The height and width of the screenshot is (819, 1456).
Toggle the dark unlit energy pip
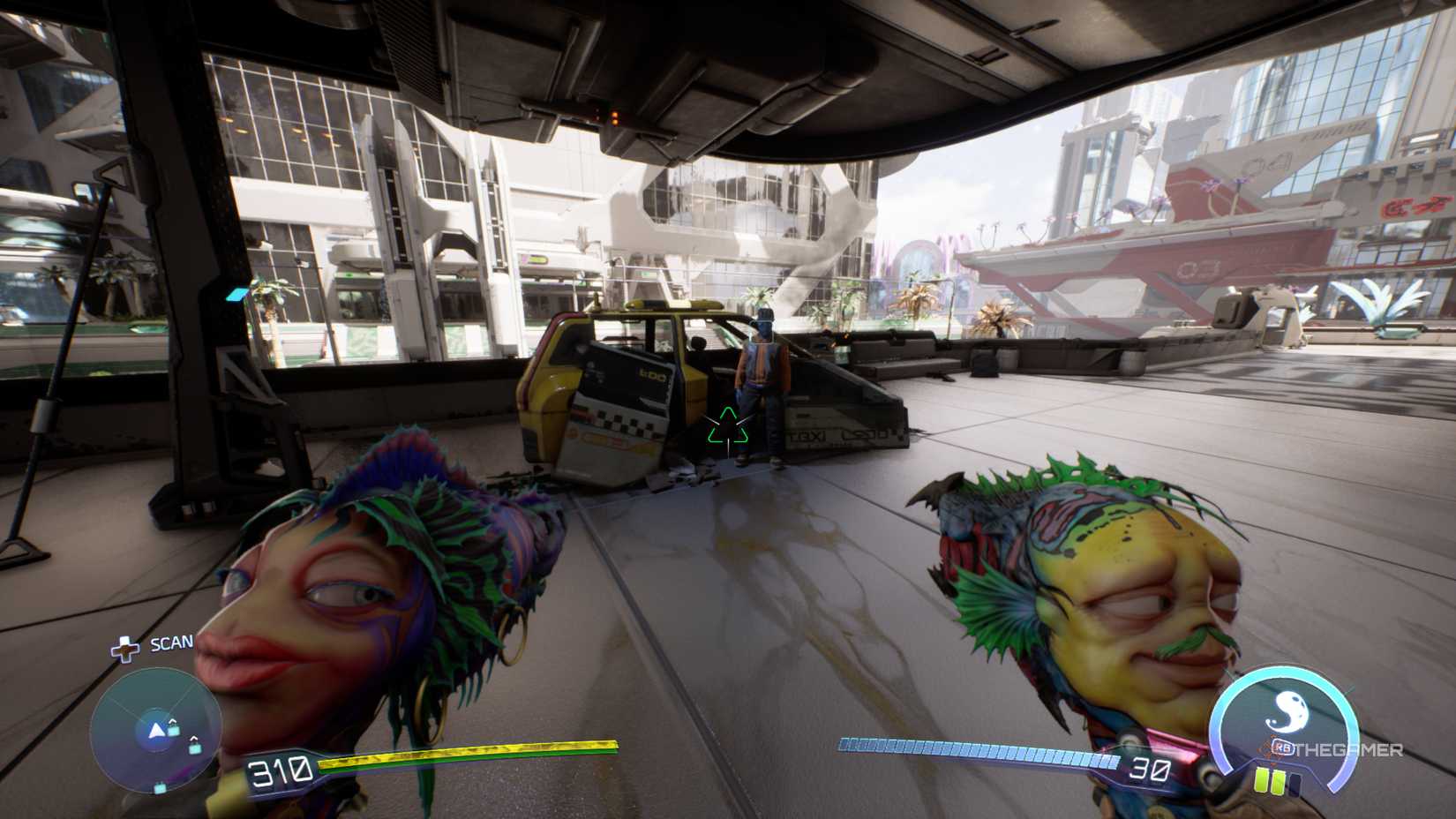(x=1295, y=784)
